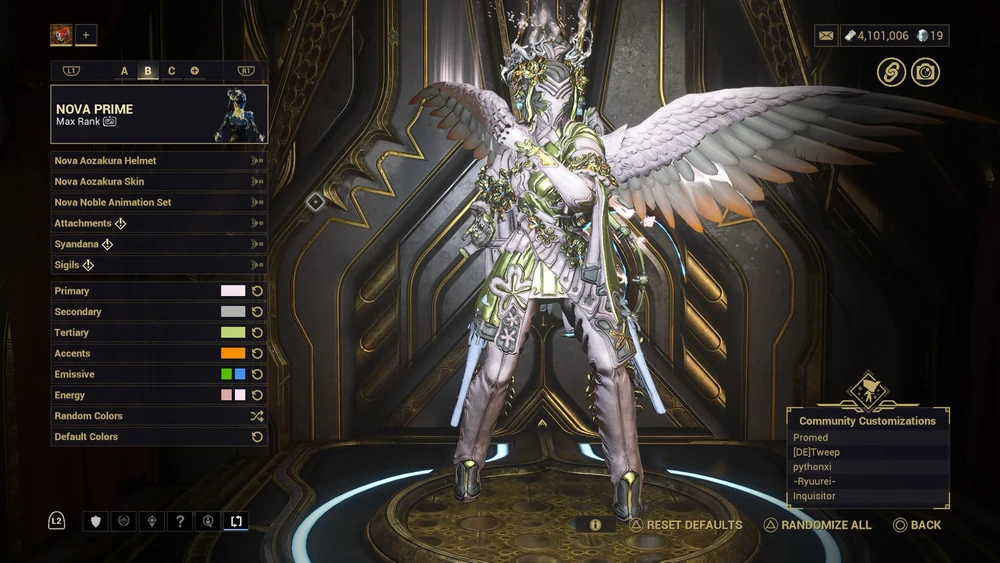Switch to appearance config A
Screen dimensions: 1000x563
125,71
